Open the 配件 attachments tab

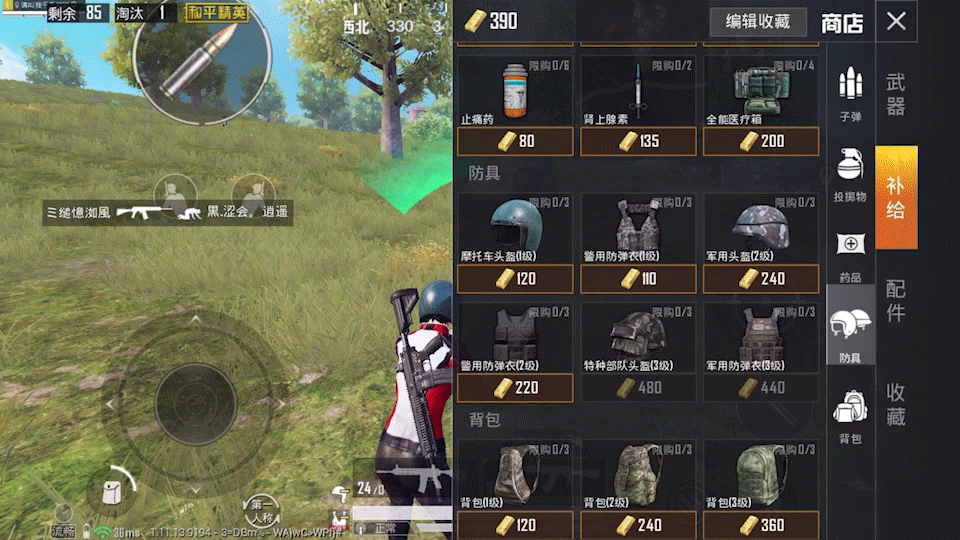coord(896,300)
